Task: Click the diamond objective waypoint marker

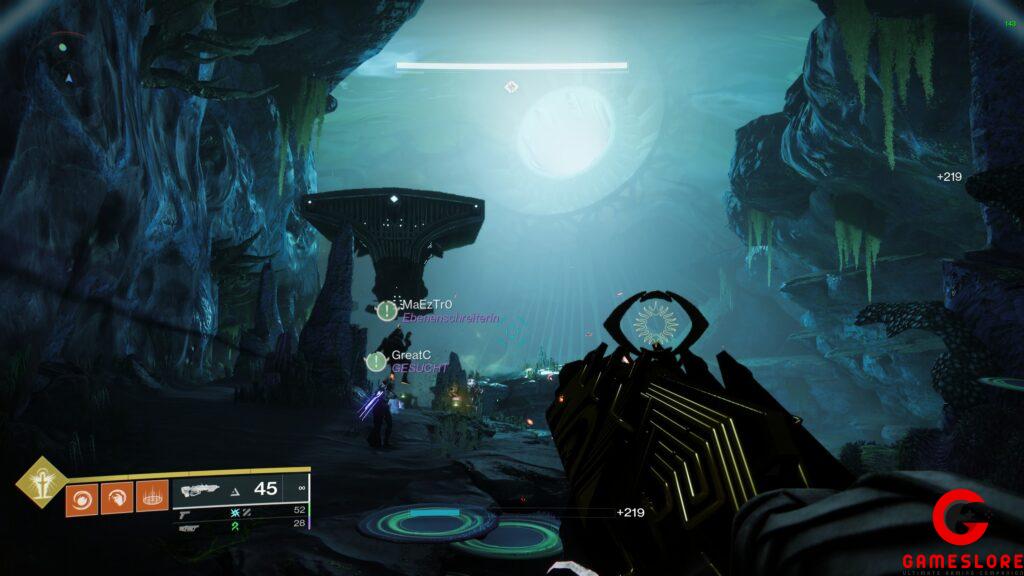Action: coord(511,87)
